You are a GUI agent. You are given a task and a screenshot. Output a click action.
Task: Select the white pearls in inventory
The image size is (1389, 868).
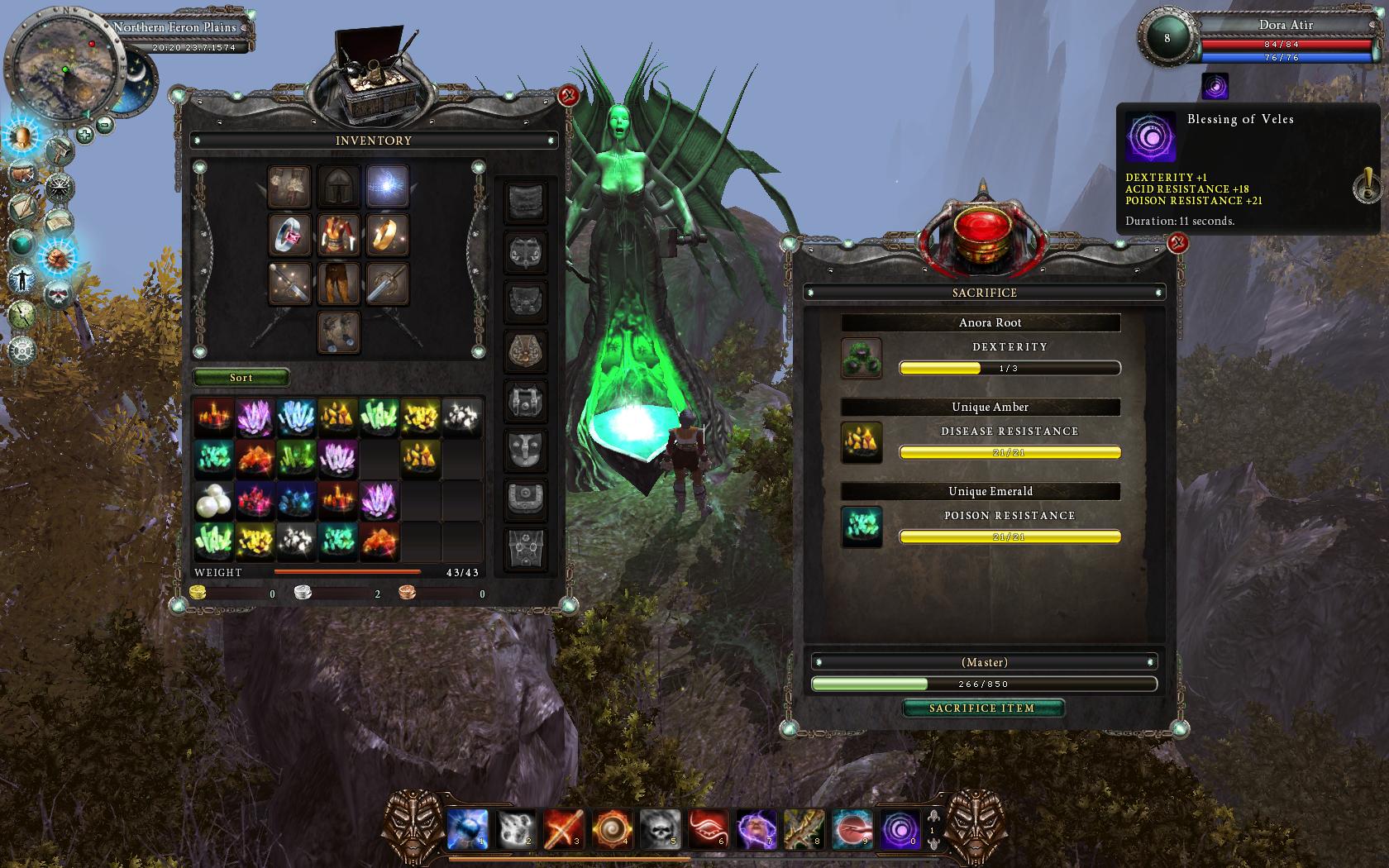point(213,501)
